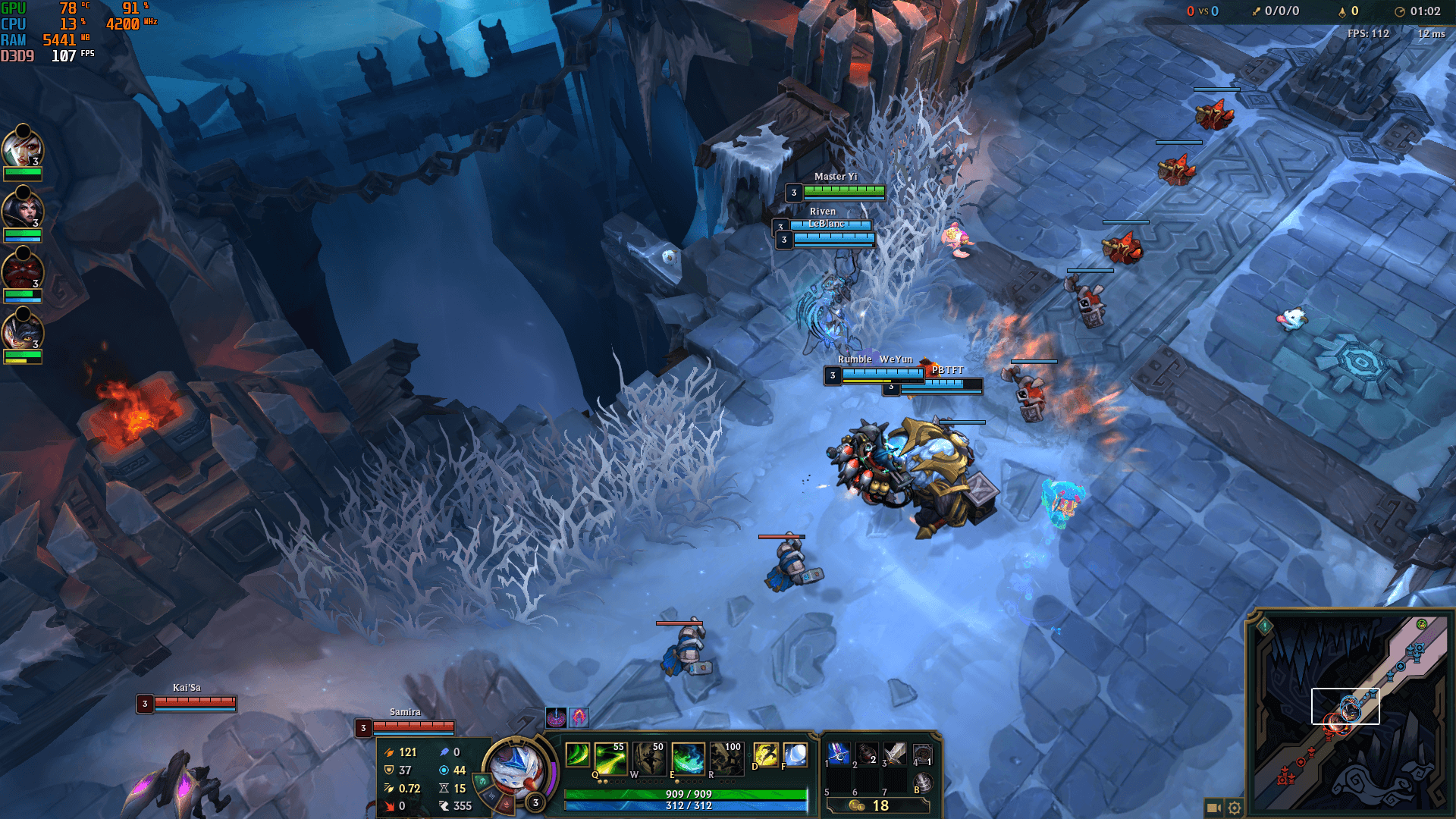Select the sword item in slot 3
The height and width of the screenshot is (819, 1456).
(895, 754)
